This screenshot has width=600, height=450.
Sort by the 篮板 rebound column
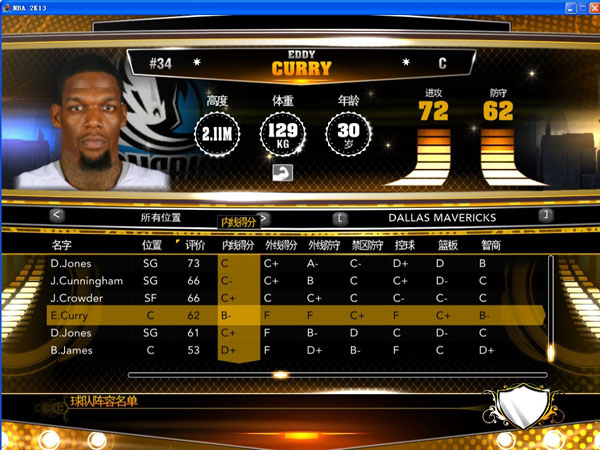[447, 244]
